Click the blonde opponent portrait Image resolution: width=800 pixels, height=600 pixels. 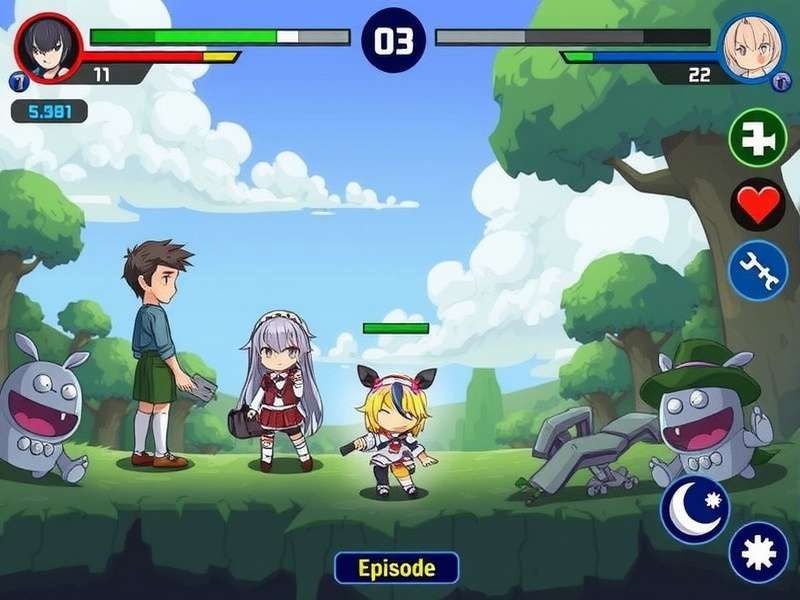(x=751, y=46)
